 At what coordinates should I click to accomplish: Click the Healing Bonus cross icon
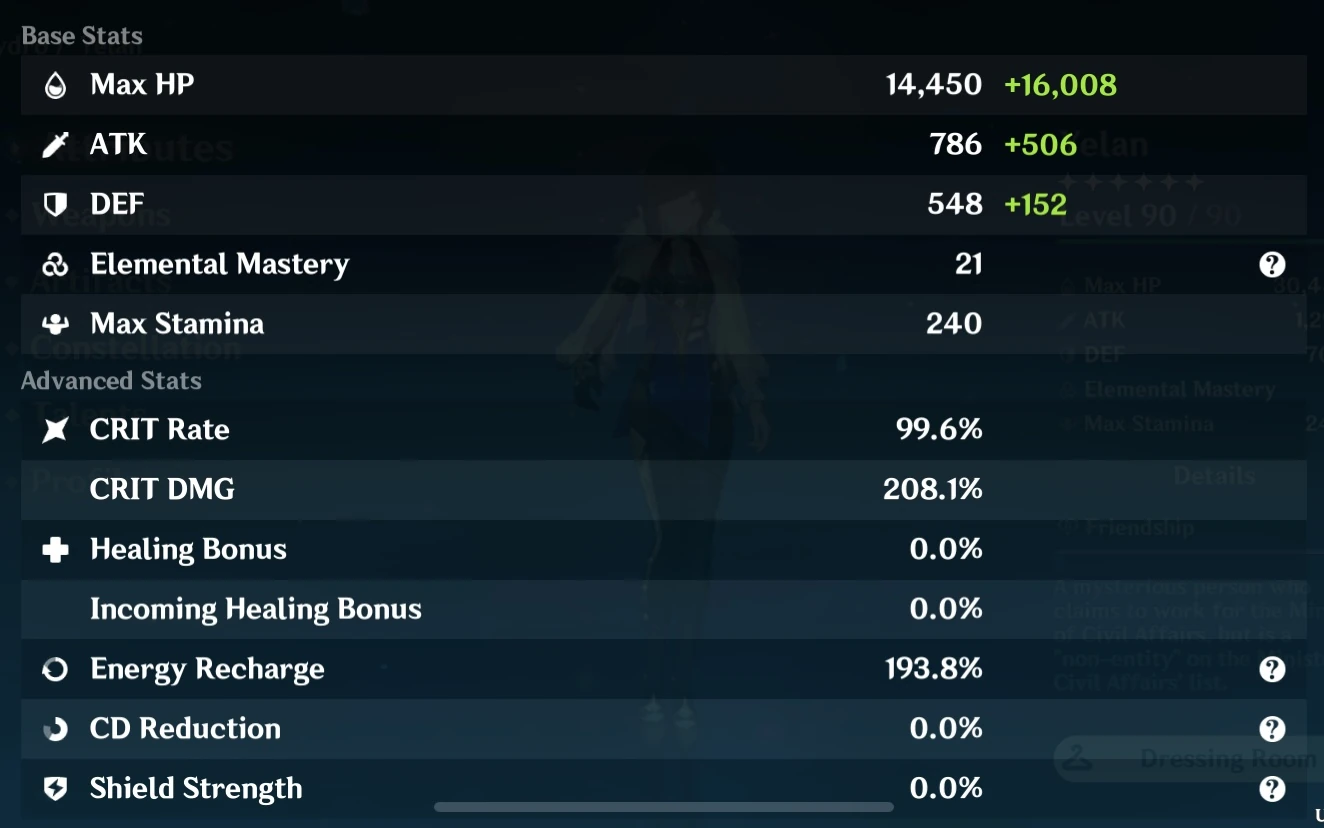[56, 549]
